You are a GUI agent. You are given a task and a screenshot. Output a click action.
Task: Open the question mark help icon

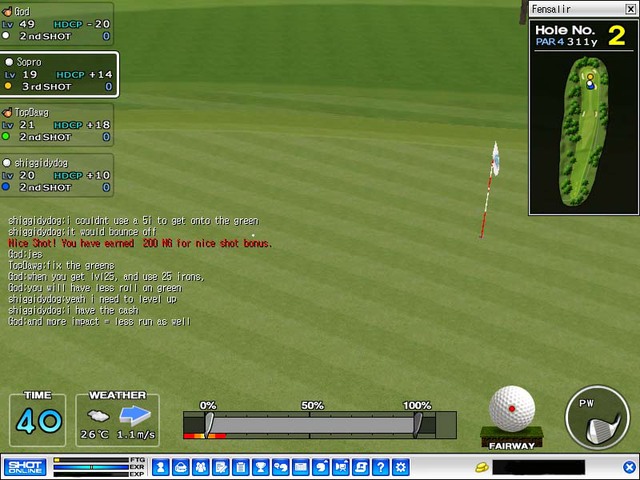(x=381, y=467)
